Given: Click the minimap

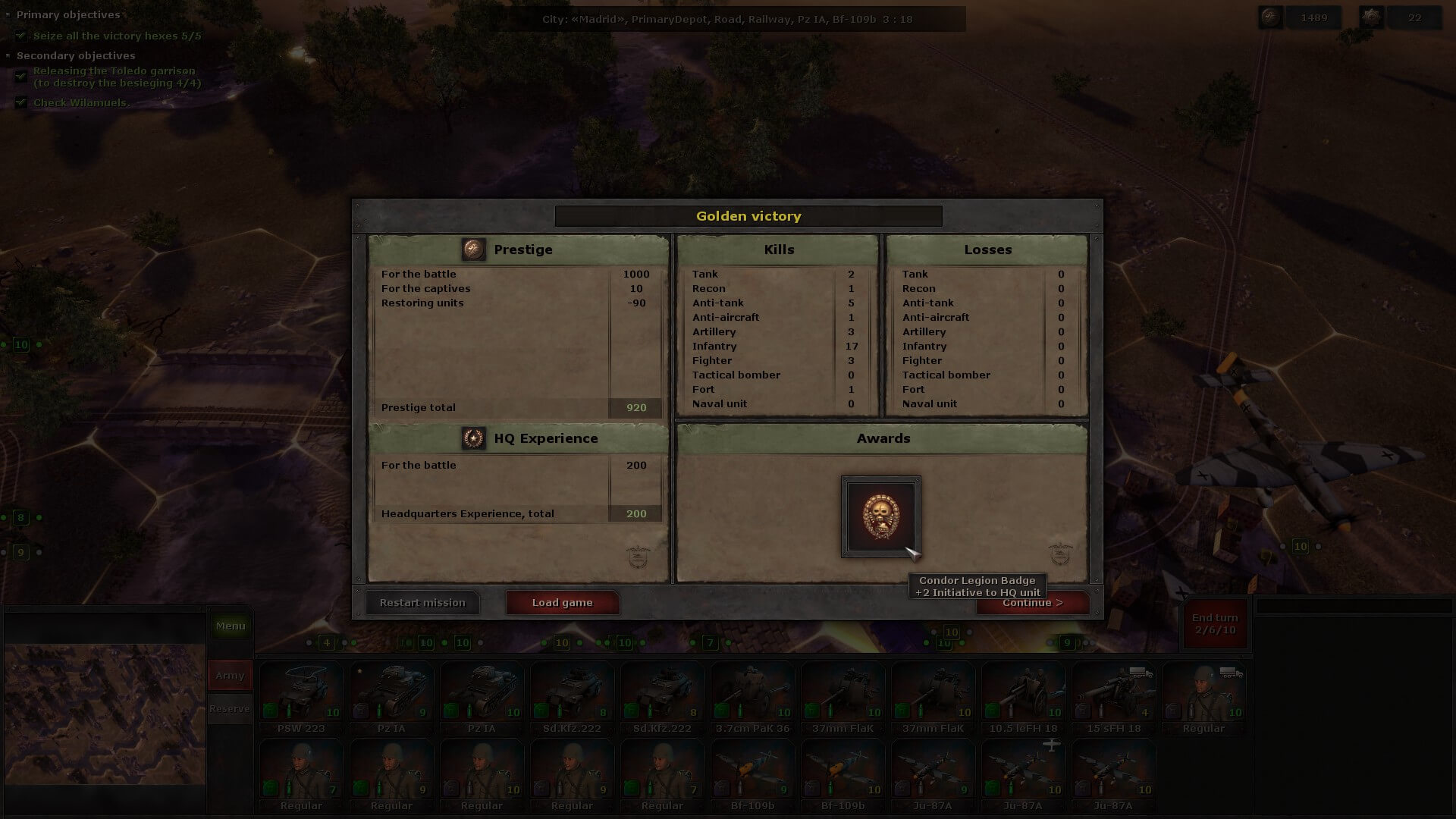Looking at the screenshot, I should click(105, 714).
